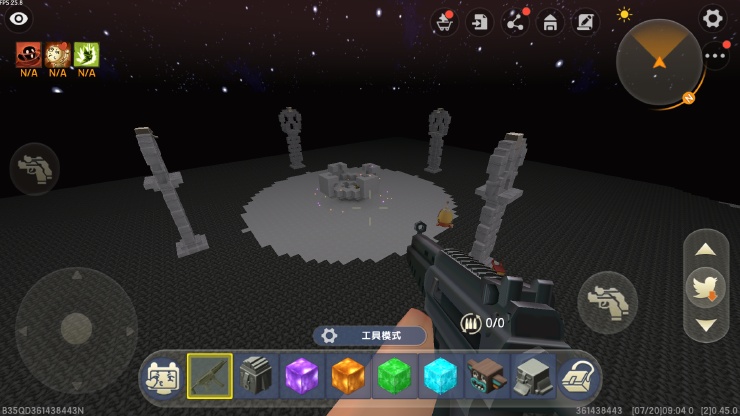740x416 pixels.
Task: Toggle the eye view button
Action: (18, 19)
